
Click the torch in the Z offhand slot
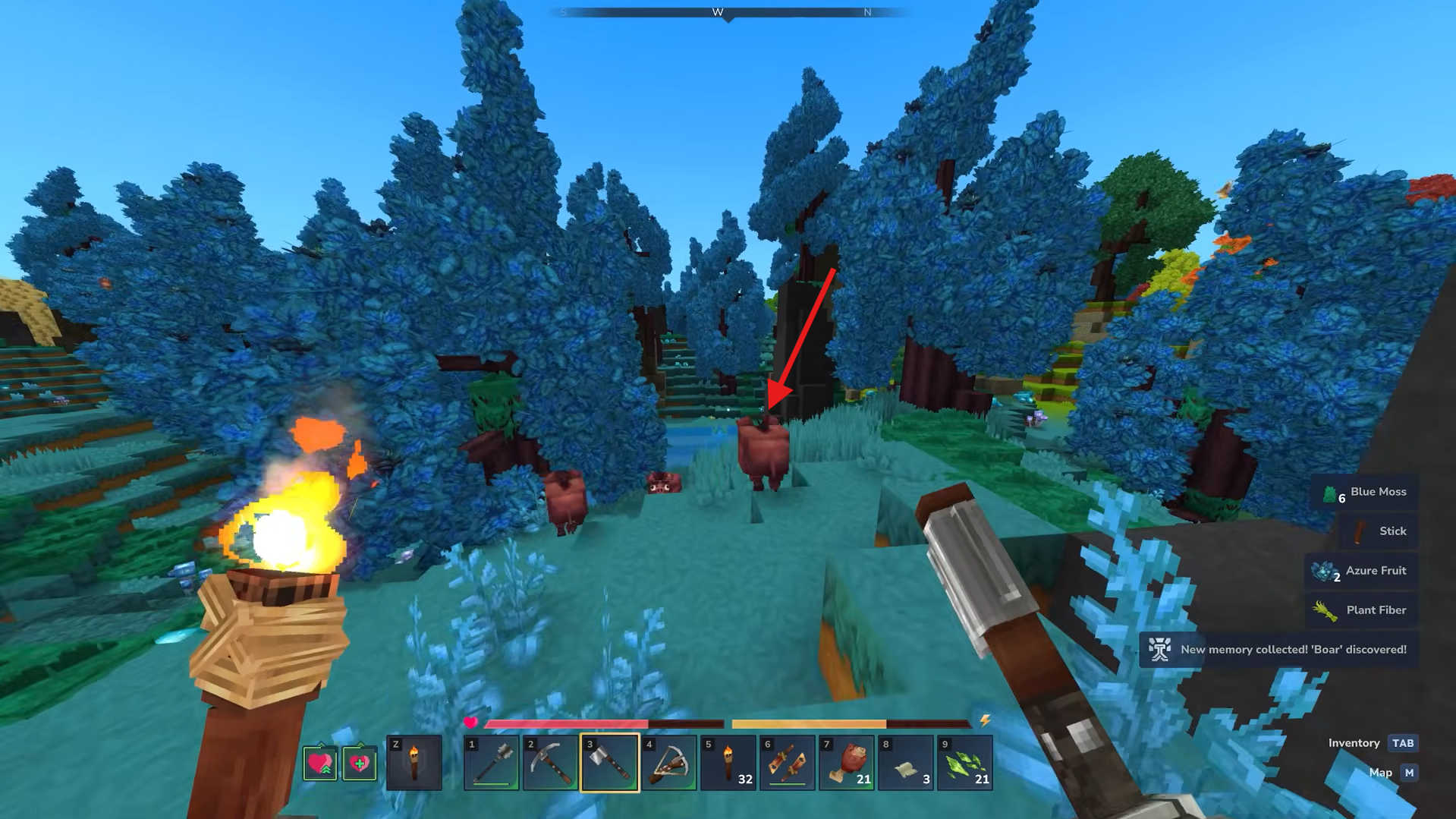(x=414, y=763)
